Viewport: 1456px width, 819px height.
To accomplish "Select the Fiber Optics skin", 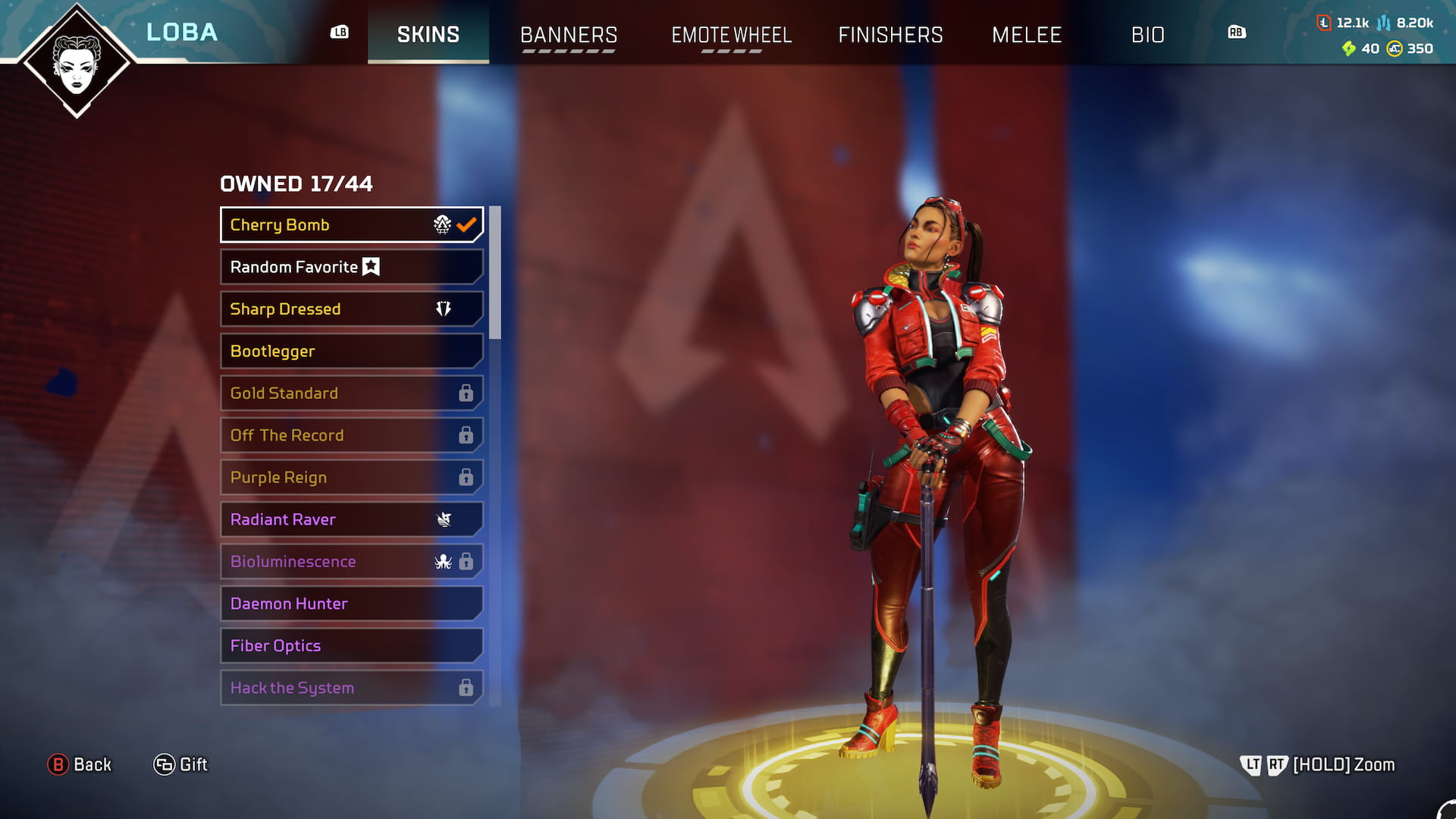I will [351, 645].
